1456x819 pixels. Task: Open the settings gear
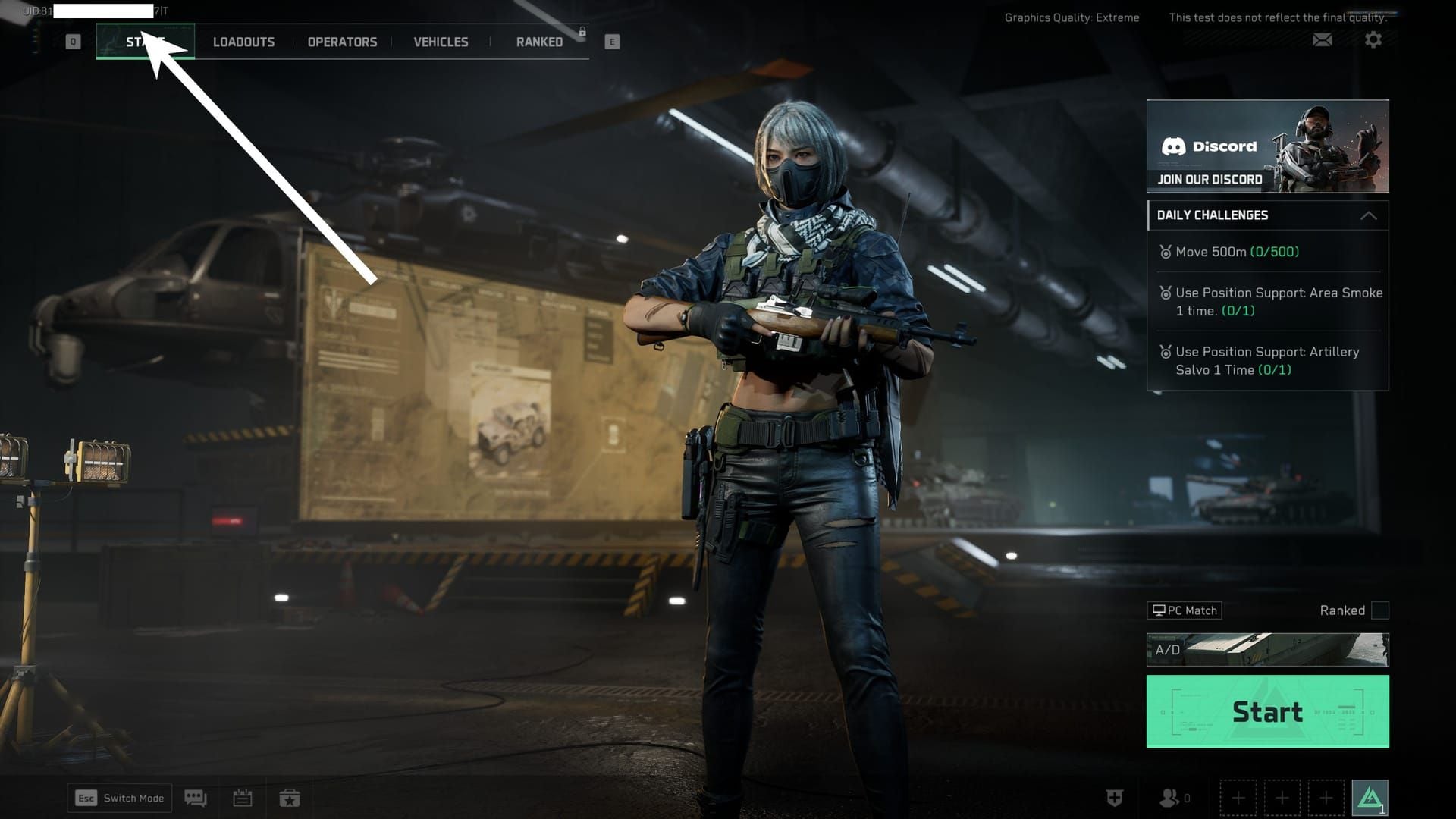pyautogui.click(x=1373, y=39)
